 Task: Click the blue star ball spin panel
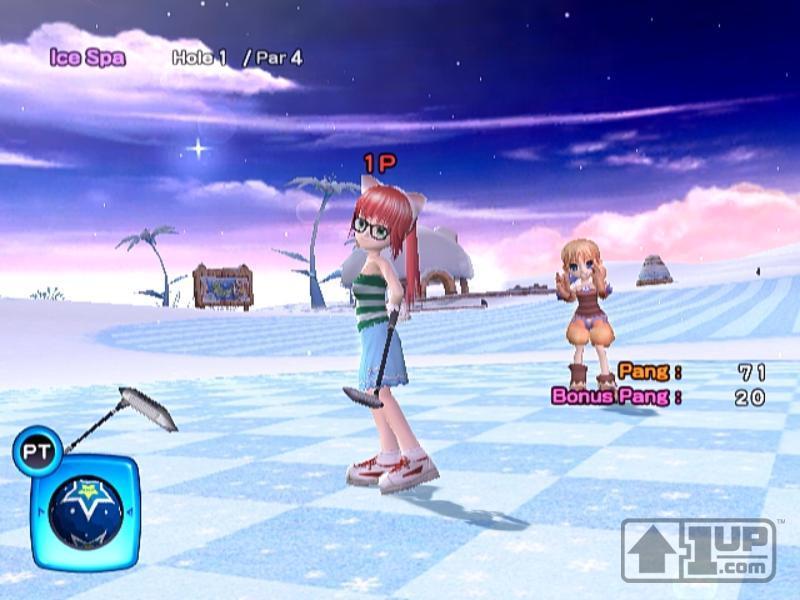pyautogui.click(x=86, y=510)
